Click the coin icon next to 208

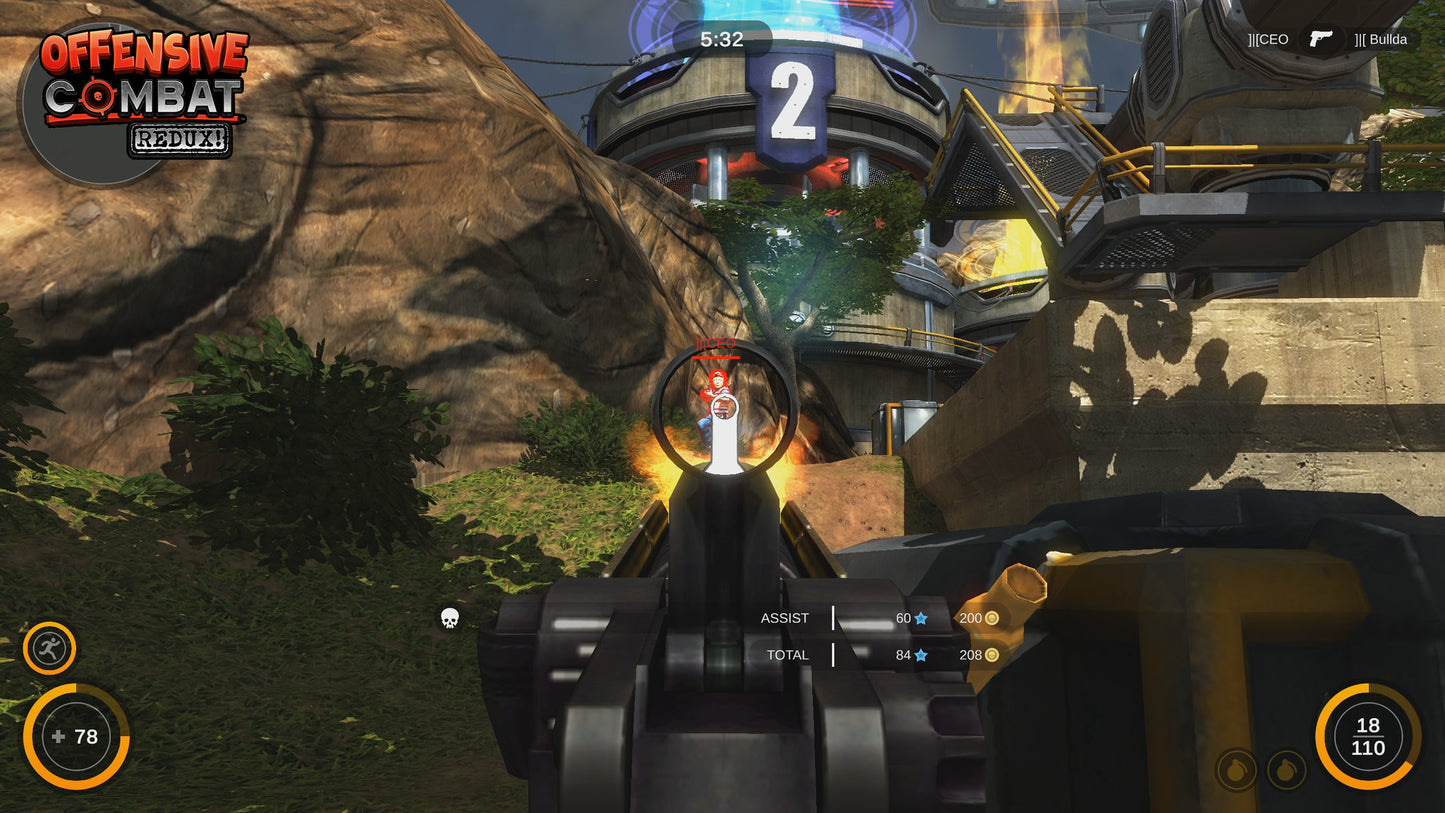pos(990,655)
